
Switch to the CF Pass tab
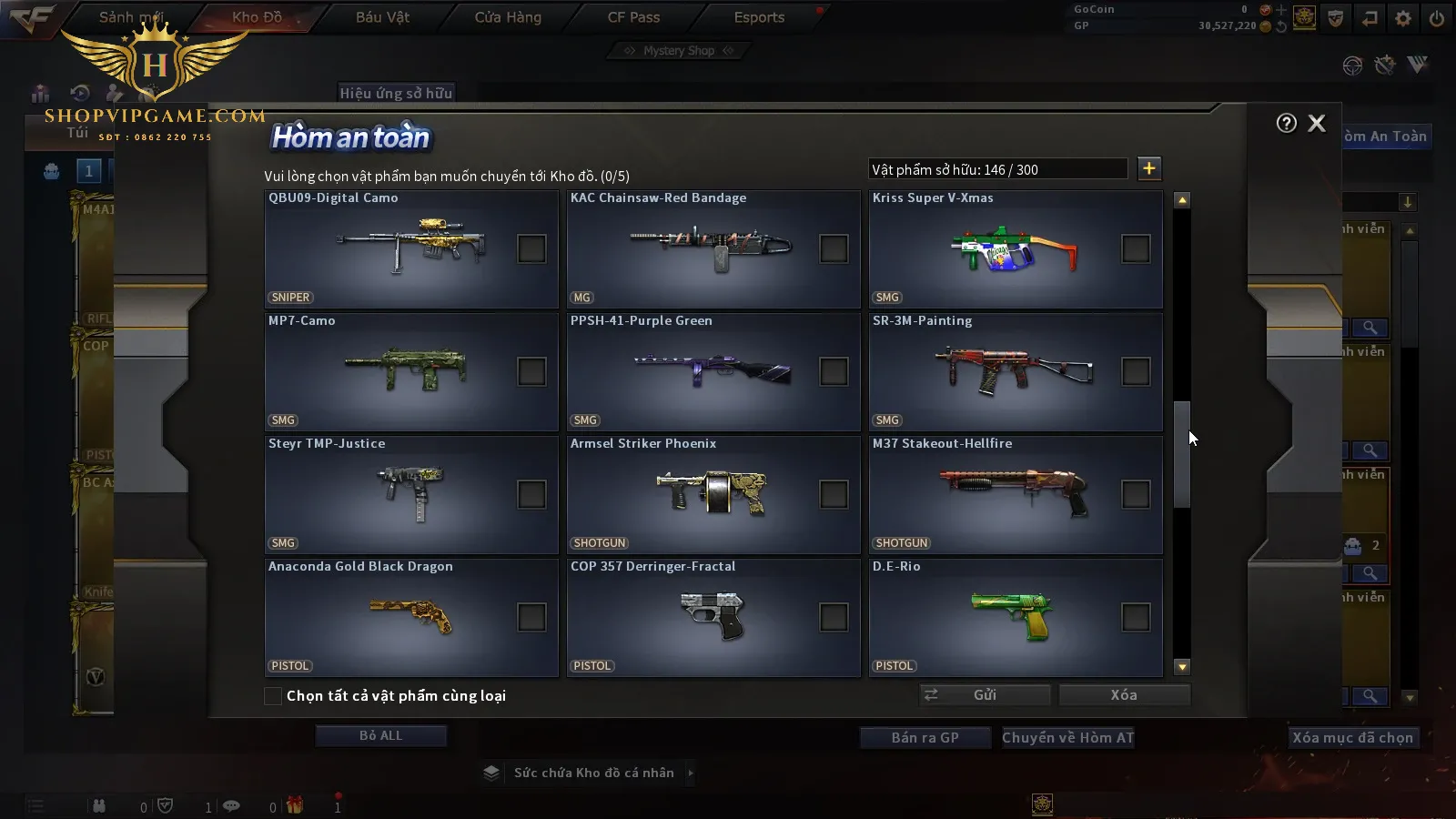[x=633, y=17]
